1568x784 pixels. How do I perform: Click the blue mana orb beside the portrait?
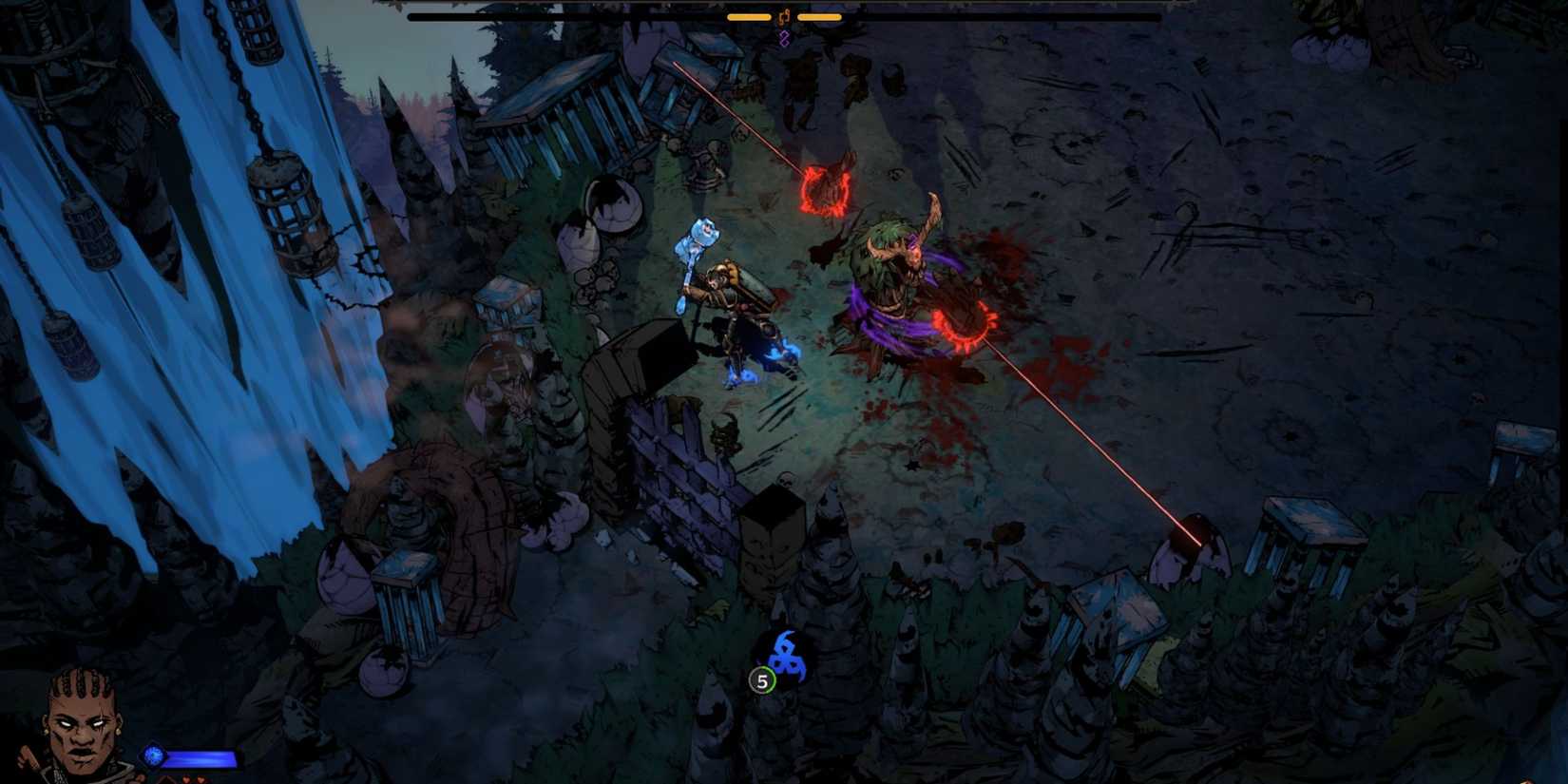click(153, 756)
